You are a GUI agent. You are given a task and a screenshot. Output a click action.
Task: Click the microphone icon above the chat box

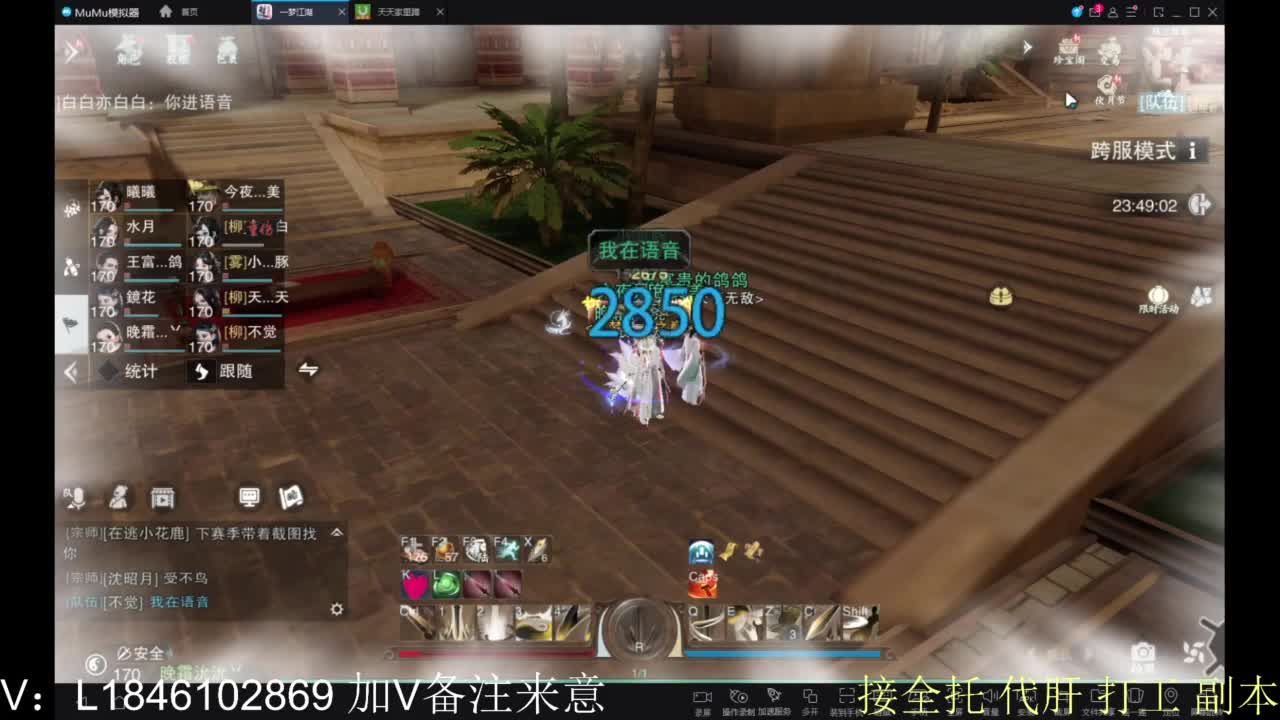click(x=78, y=497)
